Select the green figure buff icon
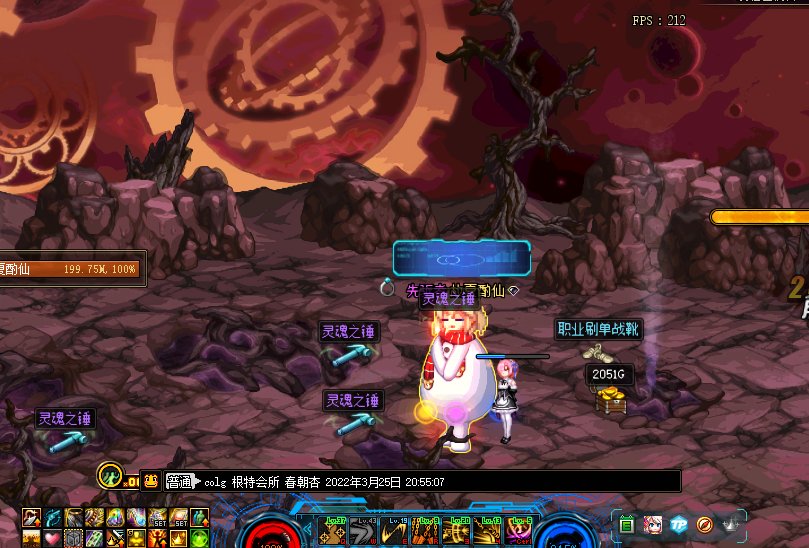The height and width of the screenshot is (548, 809). [199, 517]
